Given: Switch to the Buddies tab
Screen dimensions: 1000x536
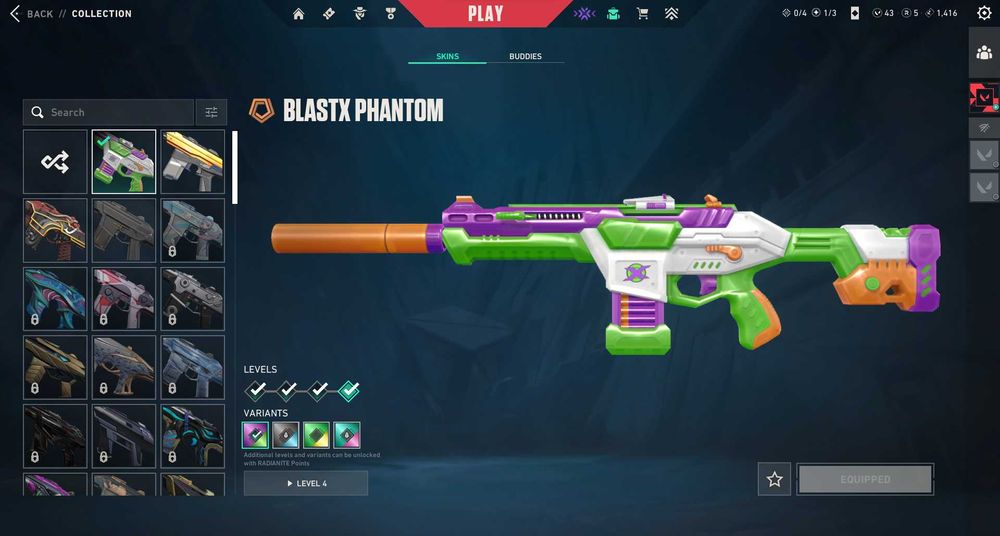Looking at the screenshot, I should click(x=525, y=56).
